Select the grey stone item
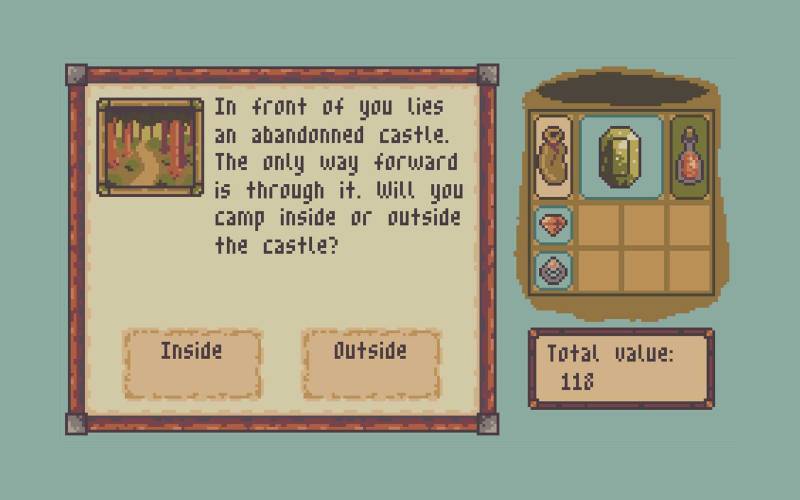800x500 pixels. click(553, 269)
